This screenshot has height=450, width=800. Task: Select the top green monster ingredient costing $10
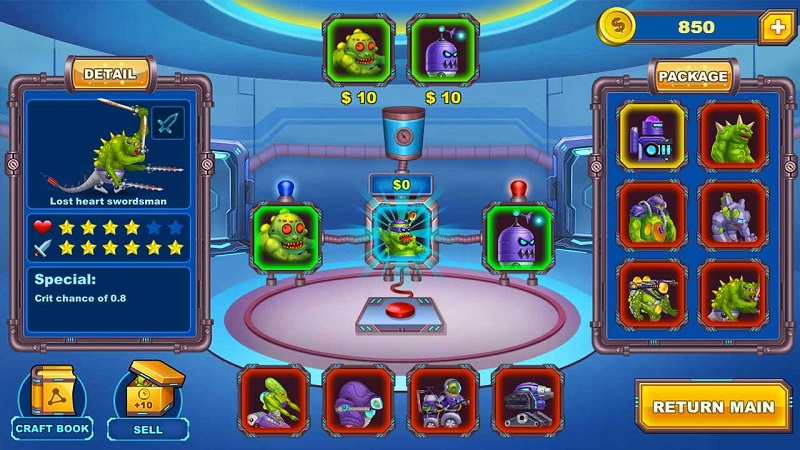coord(358,50)
